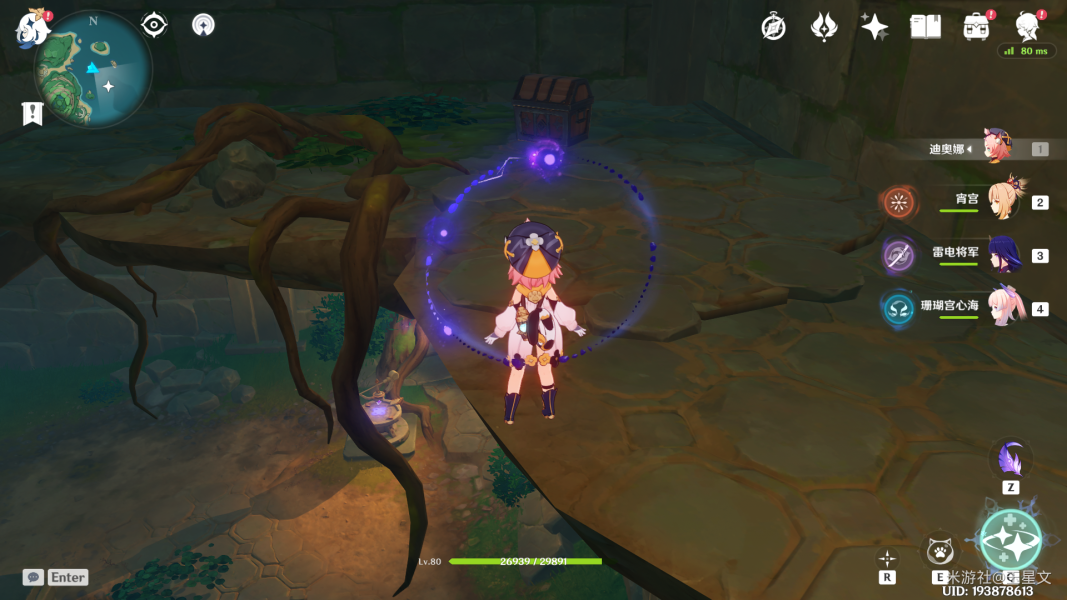Open the quest bookmark icon
Screen dimensions: 1067x600
coord(31,113)
